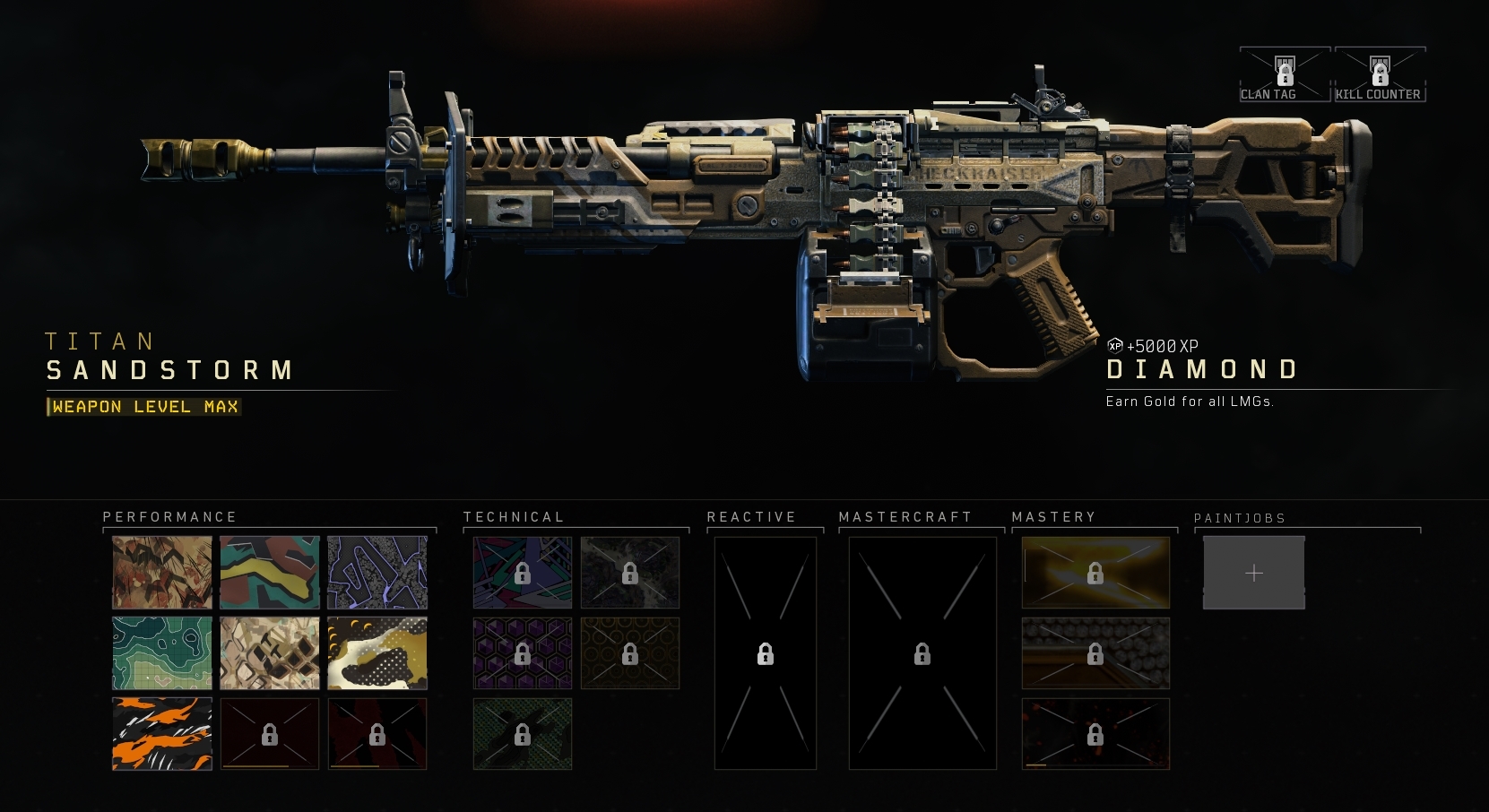Screen dimensions: 1489x812
Task: Select the locked purple hexagon Technical camo
Action: coord(523,653)
